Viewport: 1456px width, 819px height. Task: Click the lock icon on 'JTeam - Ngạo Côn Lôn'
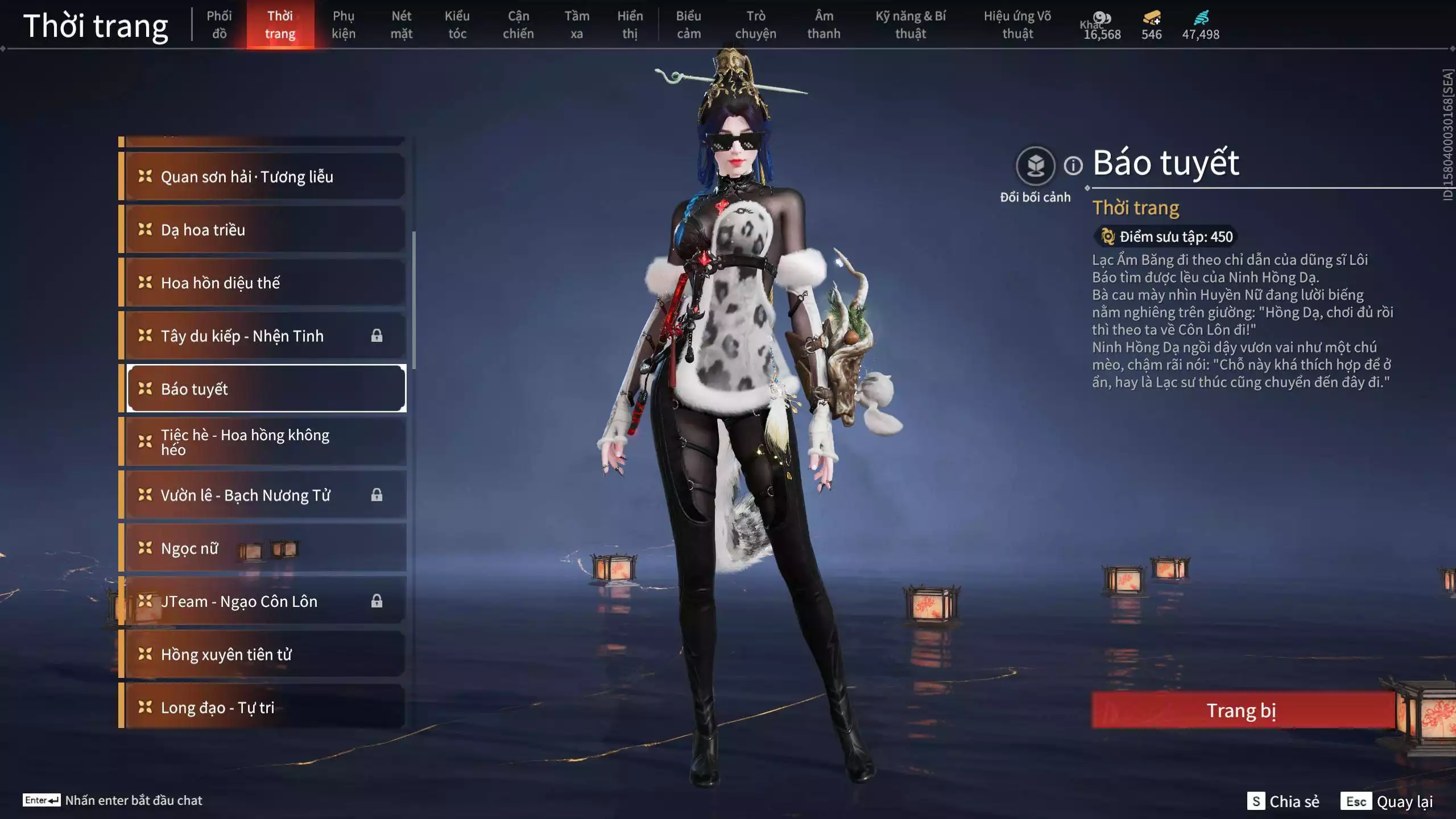pyautogui.click(x=378, y=601)
